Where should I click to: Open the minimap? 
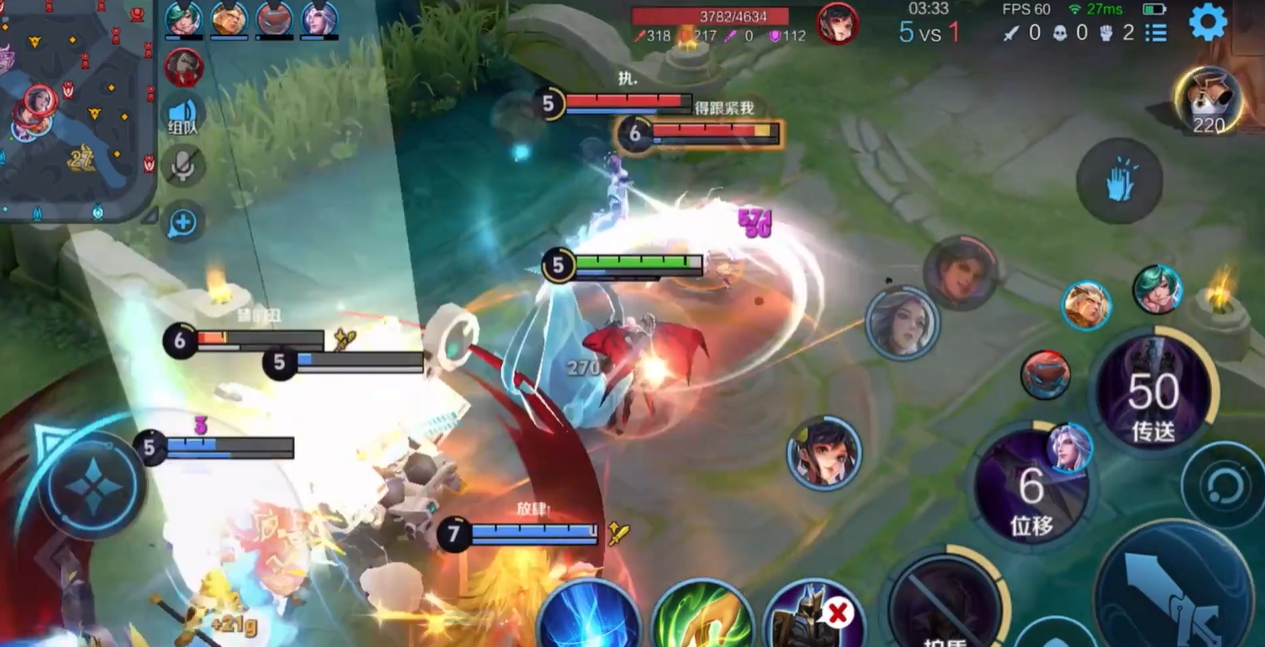[75, 108]
